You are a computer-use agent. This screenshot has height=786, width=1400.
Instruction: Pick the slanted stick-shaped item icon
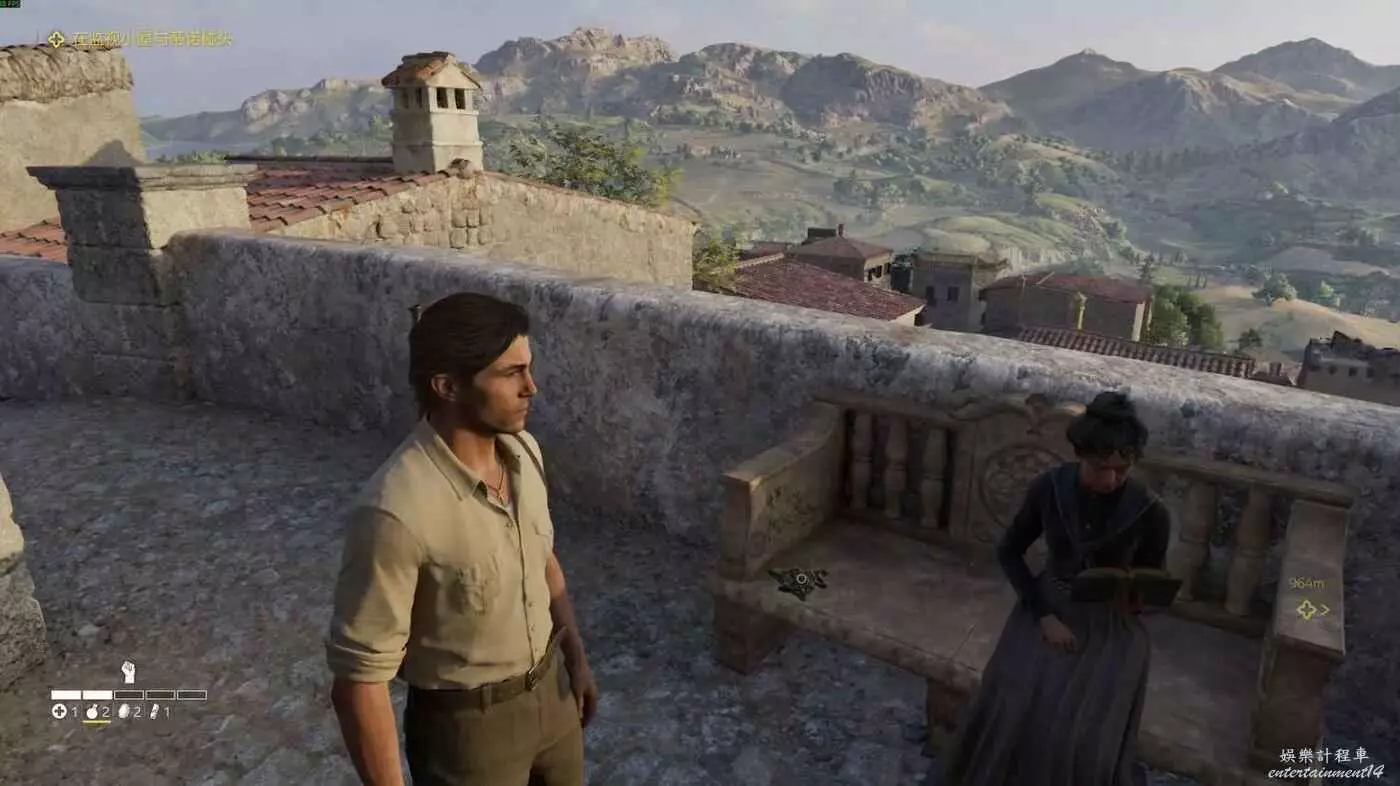click(154, 712)
